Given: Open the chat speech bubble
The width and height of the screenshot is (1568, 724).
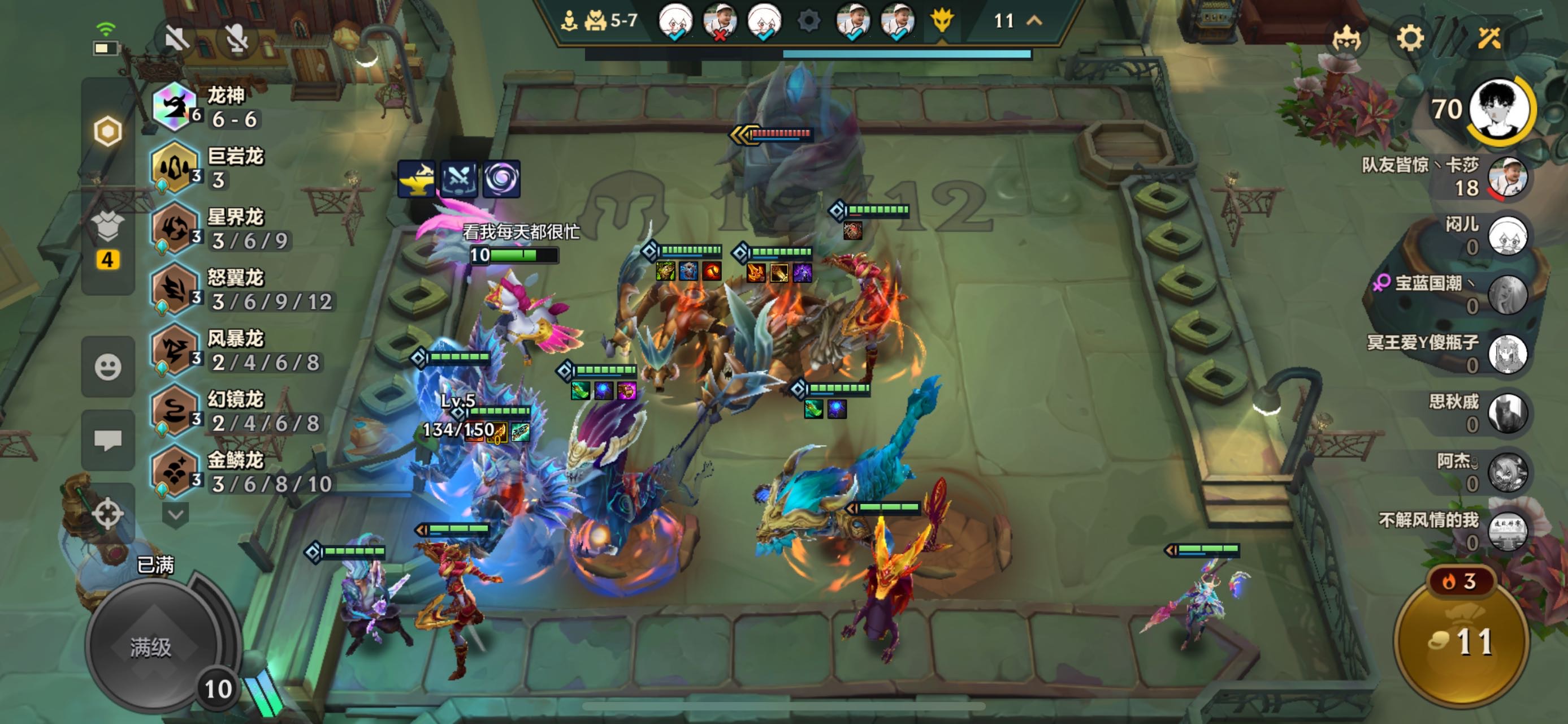Looking at the screenshot, I should [x=108, y=439].
